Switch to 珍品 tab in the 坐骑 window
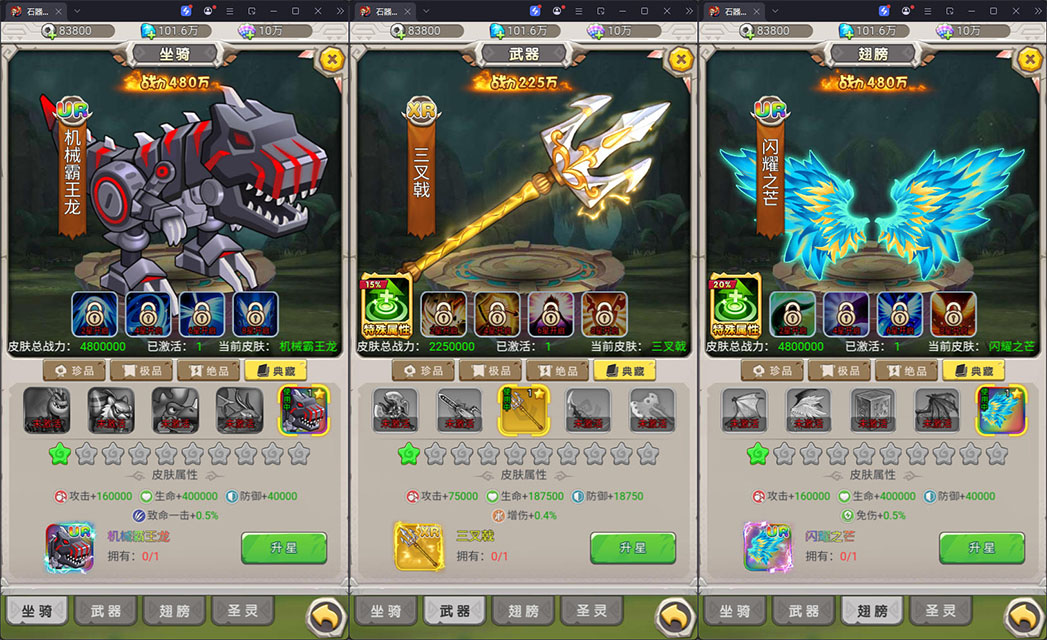1047x640 pixels. [x=74, y=370]
